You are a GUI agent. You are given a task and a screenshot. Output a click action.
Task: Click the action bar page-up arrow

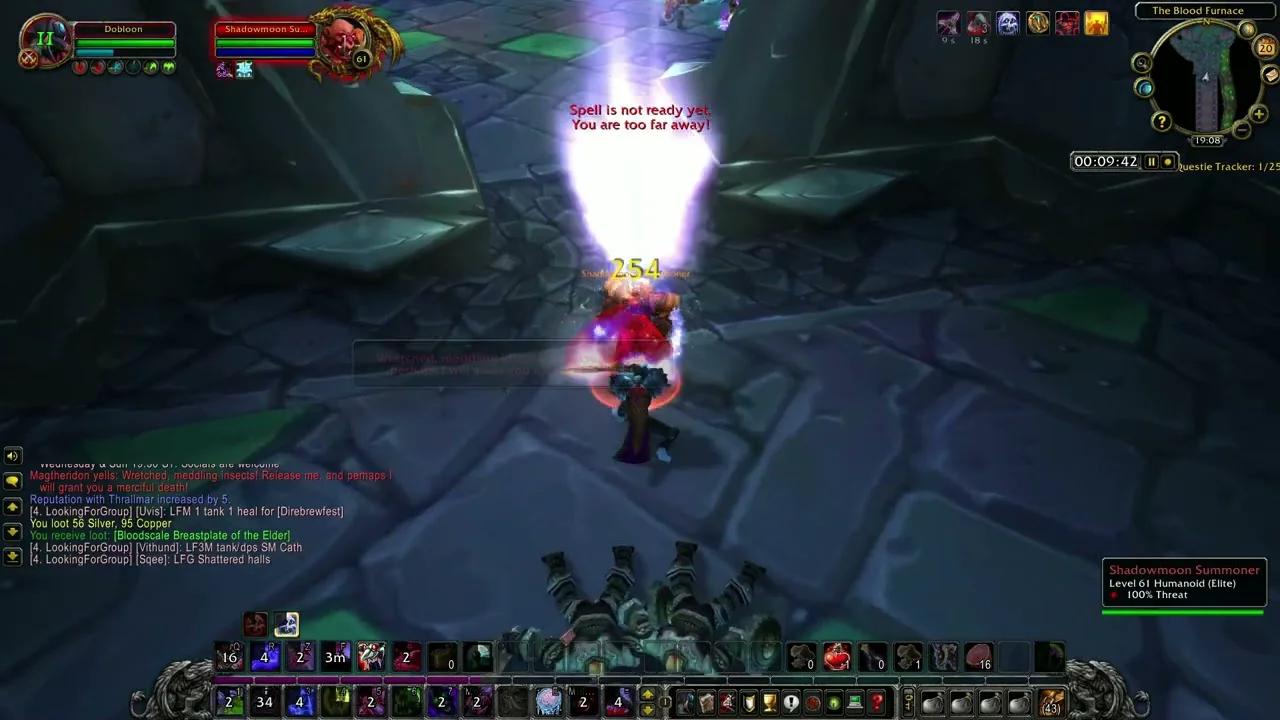[648, 693]
